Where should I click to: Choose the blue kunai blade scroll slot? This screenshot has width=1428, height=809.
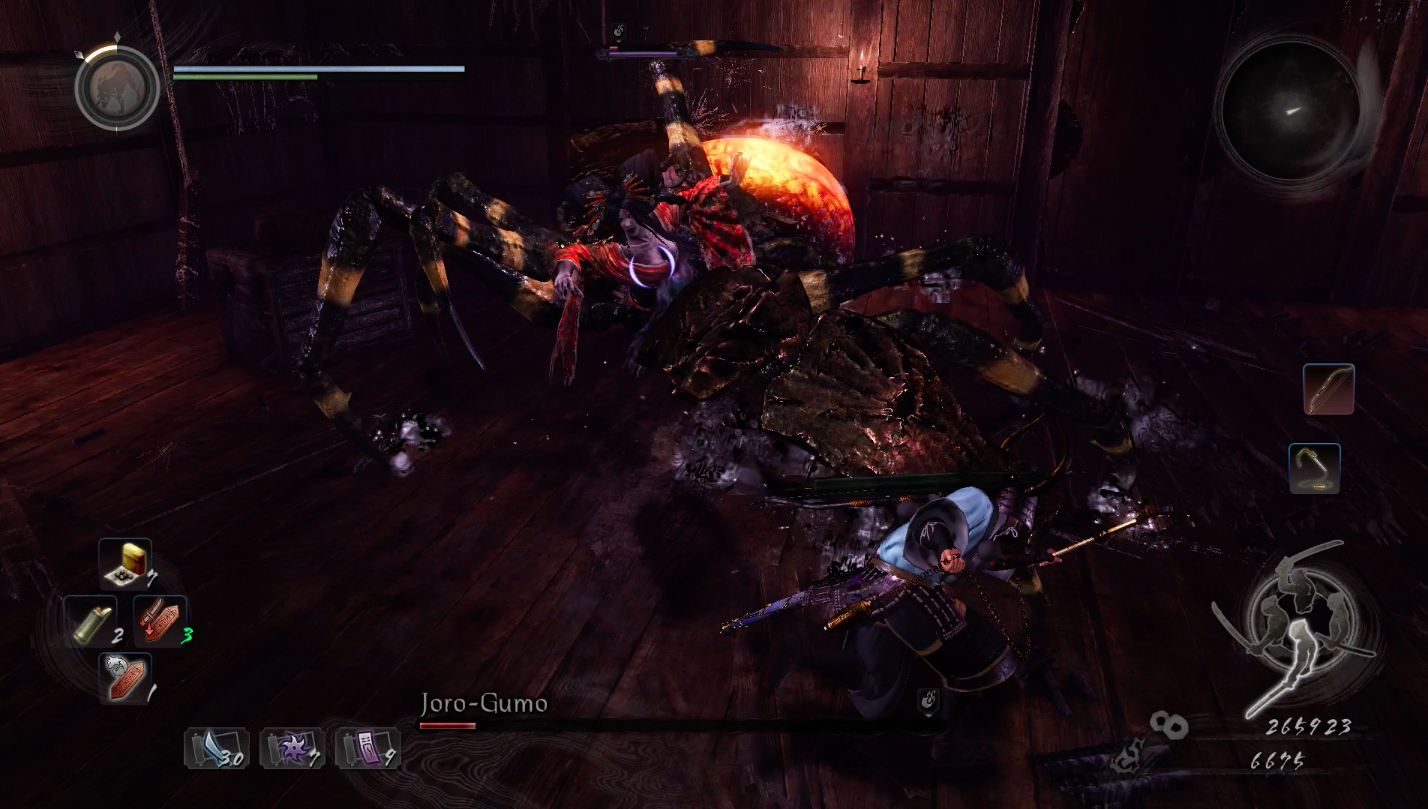(x=216, y=748)
